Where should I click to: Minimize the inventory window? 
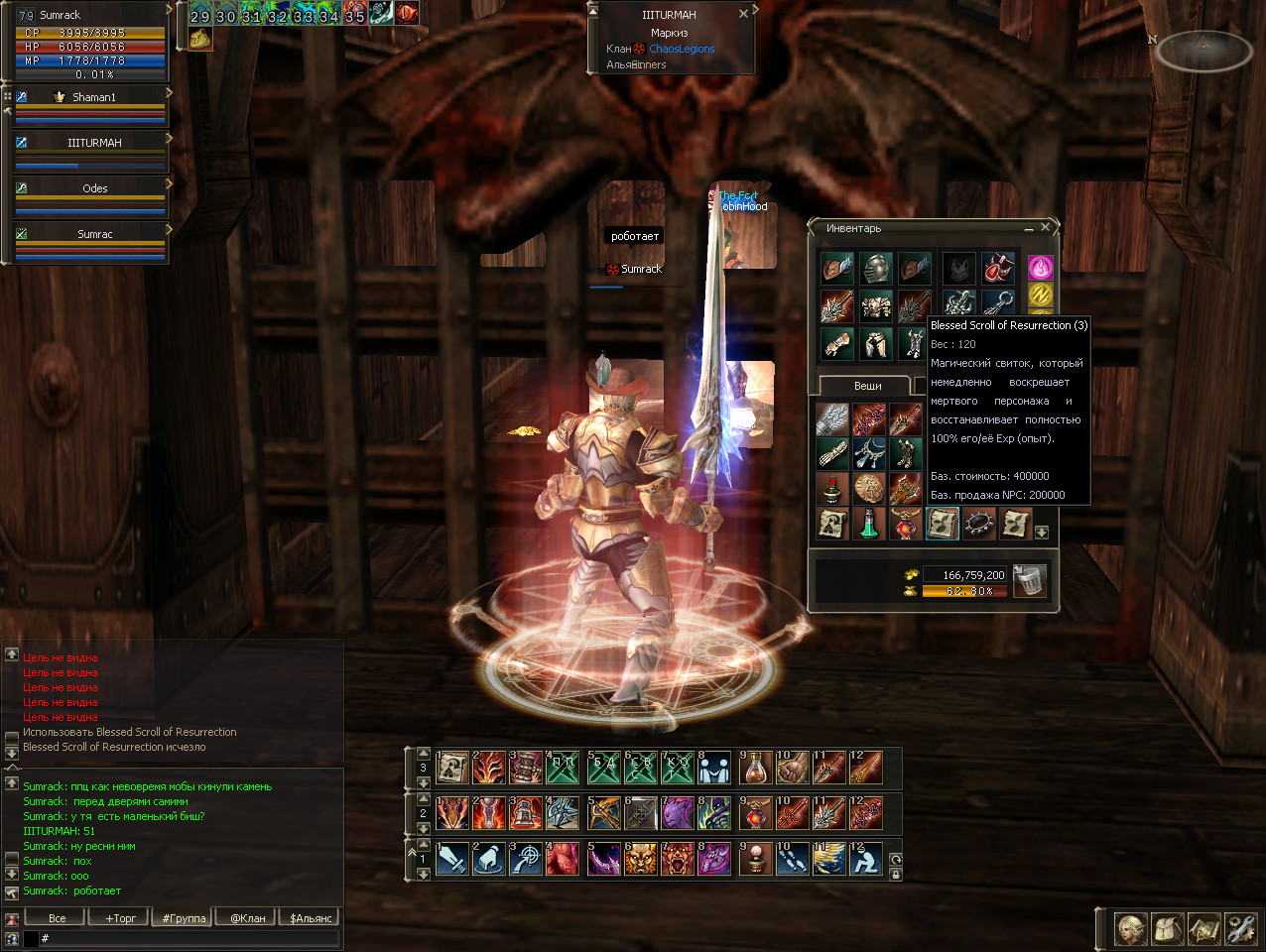coord(1029,228)
